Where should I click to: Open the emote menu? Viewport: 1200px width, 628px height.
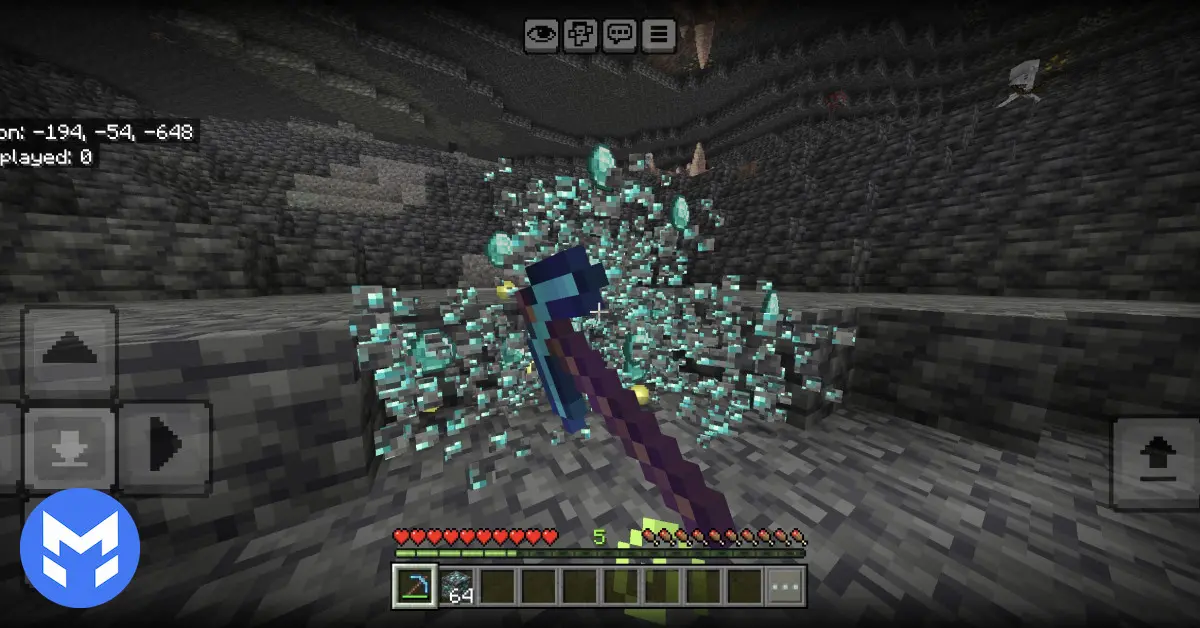(x=580, y=34)
